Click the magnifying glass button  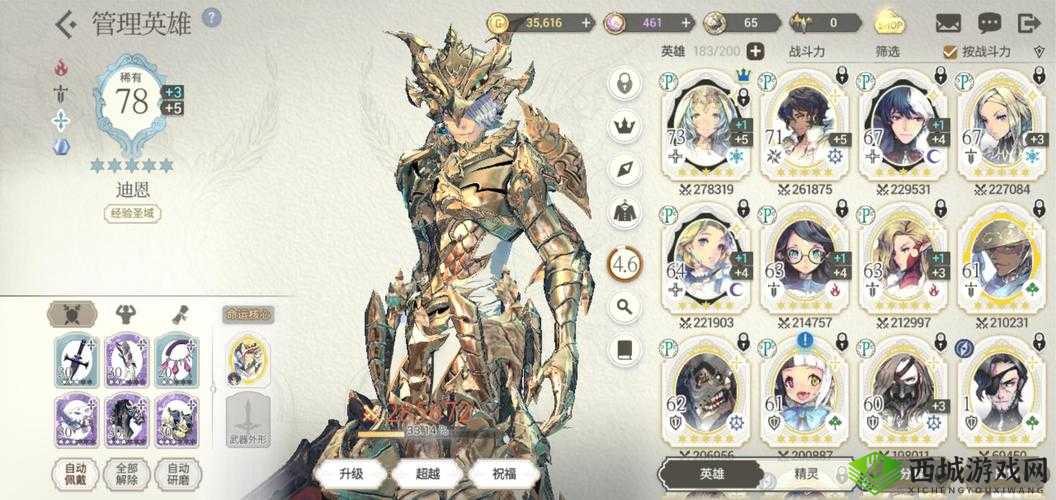tap(625, 306)
